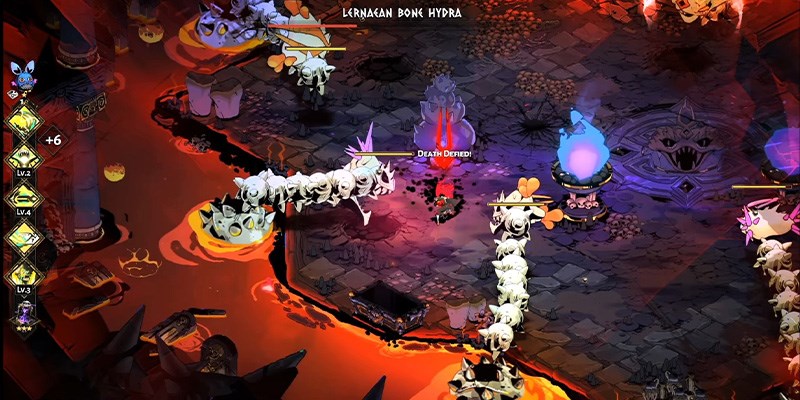Open the +6 additional boons indicator
This screenshot has width=800, height=400.
[x=53, y=140]
